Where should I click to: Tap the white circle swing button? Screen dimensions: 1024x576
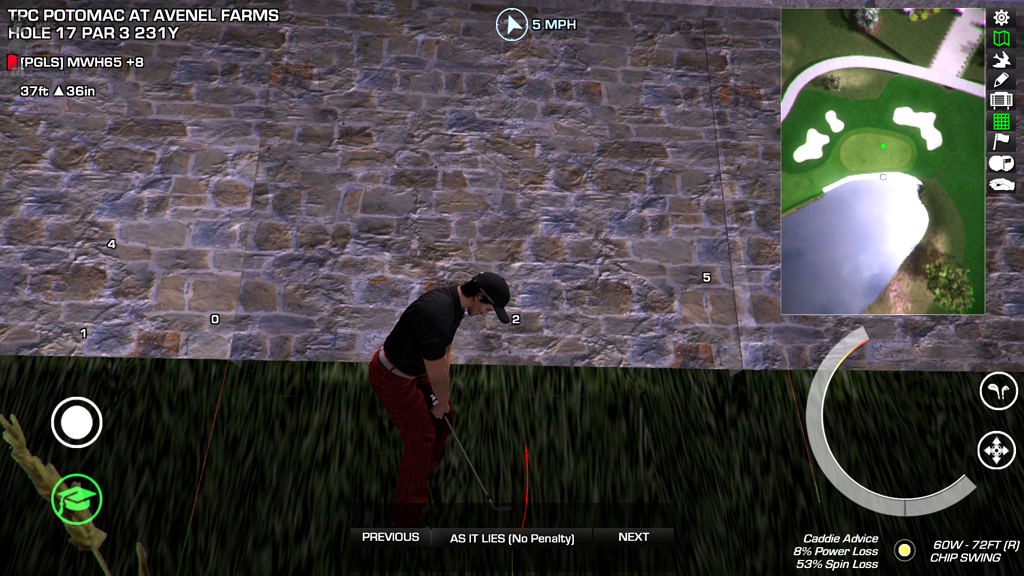tap(77, 423)
